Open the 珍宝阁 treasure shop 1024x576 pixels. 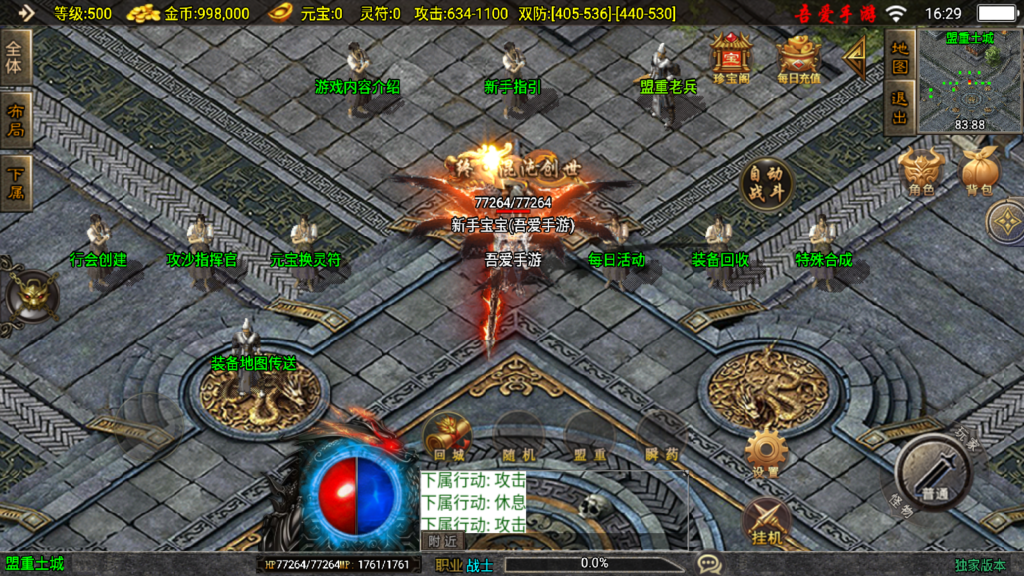point(731,57)
